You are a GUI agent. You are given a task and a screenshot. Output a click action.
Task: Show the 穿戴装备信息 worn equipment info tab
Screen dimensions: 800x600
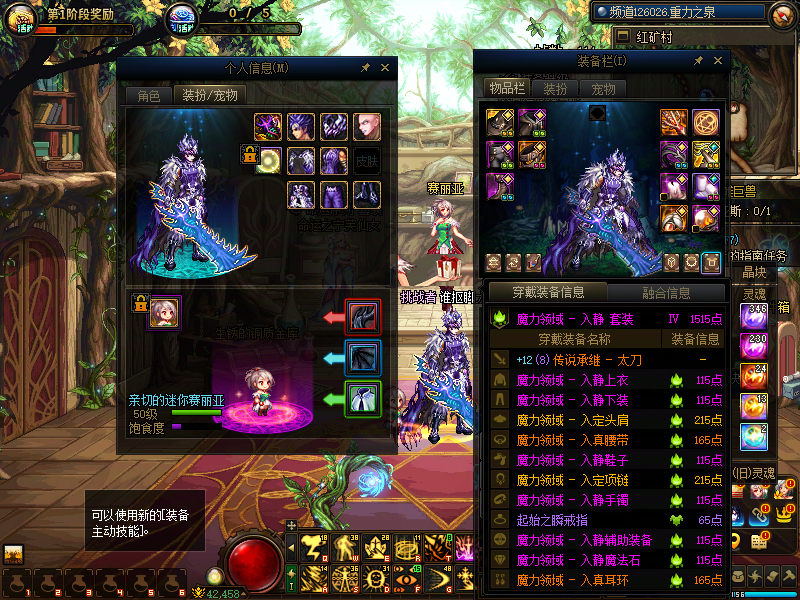547,293
